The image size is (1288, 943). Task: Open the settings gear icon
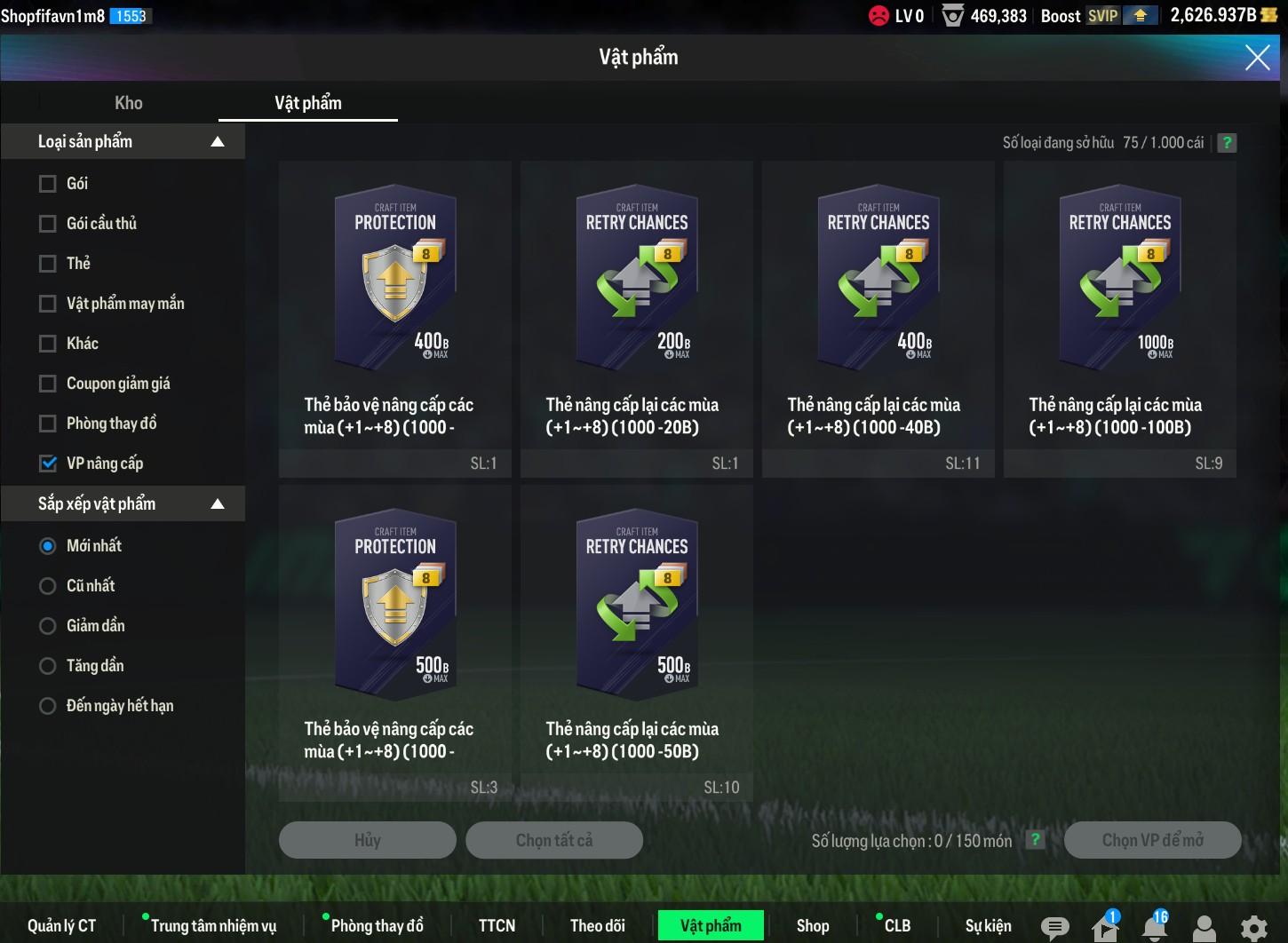coord(1253,928)
